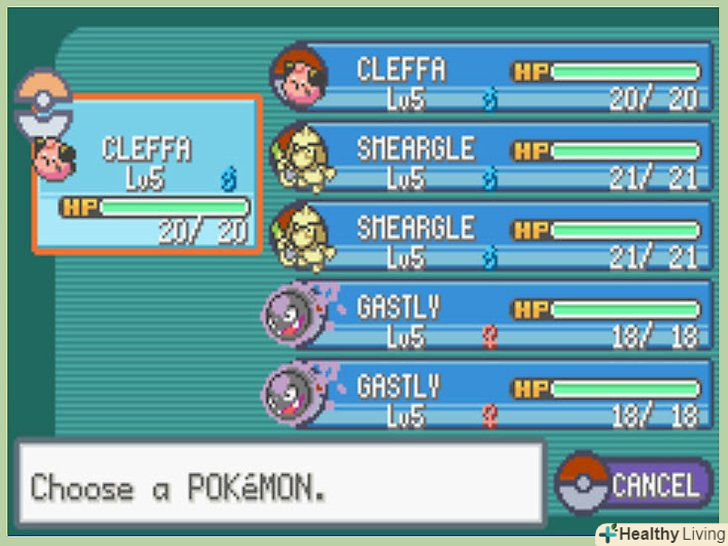Select the orange-highlighted lead Cleffa panel
The width and height of the screenshot is (728, 546).
click(x=146, y=175)
